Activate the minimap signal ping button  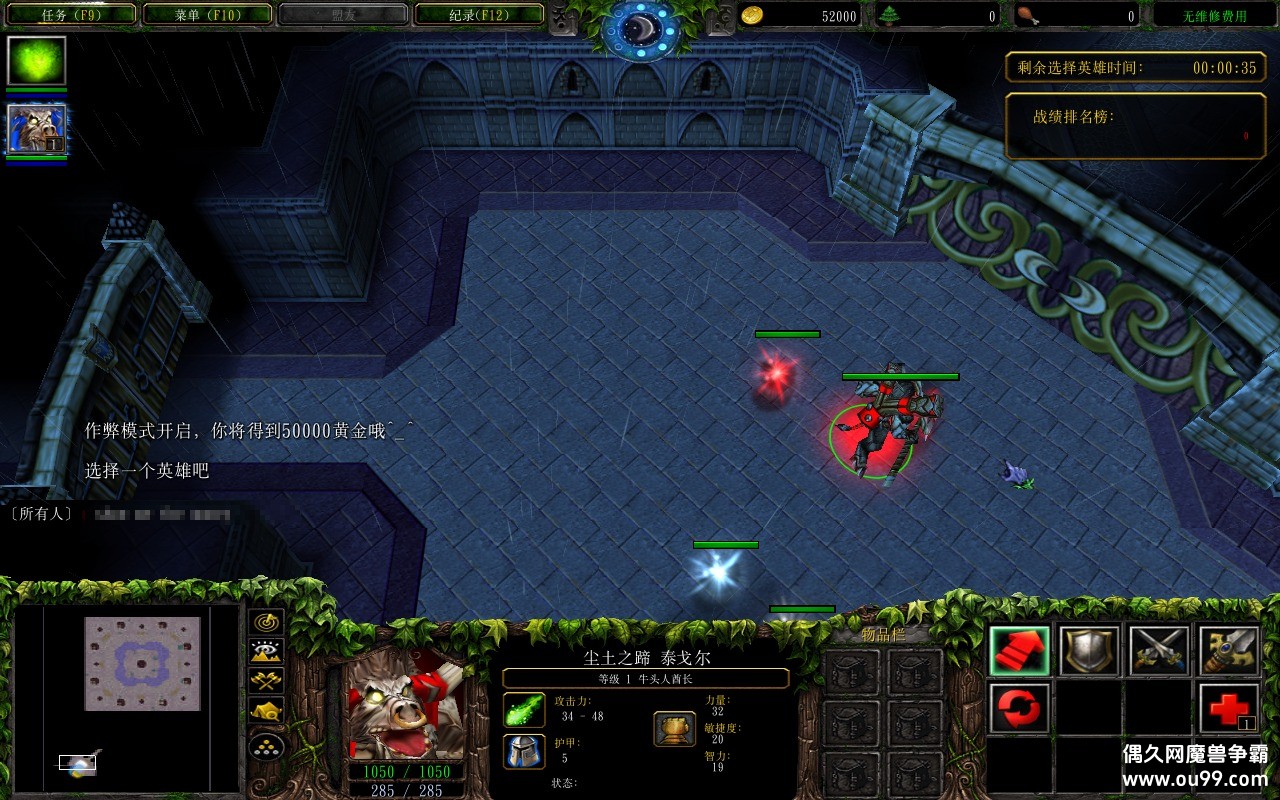tap(267, 622)
